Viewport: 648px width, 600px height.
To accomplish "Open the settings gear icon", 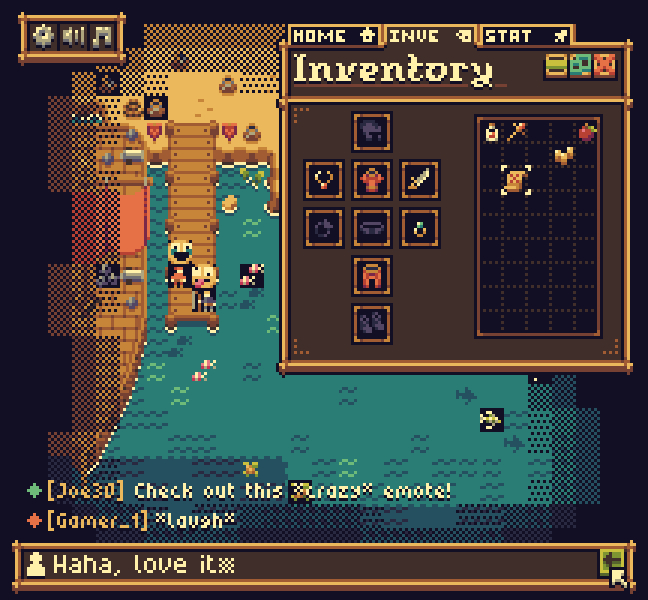I will tap(44, 37).
